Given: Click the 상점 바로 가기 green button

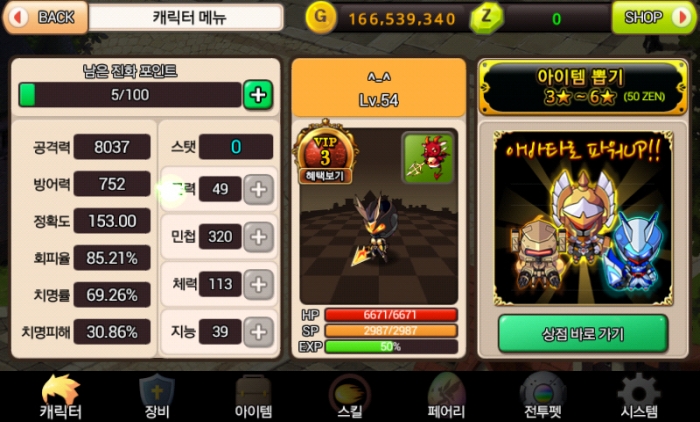Looking at the screenshot, I should pyautogui.click(x=582, y=333).
